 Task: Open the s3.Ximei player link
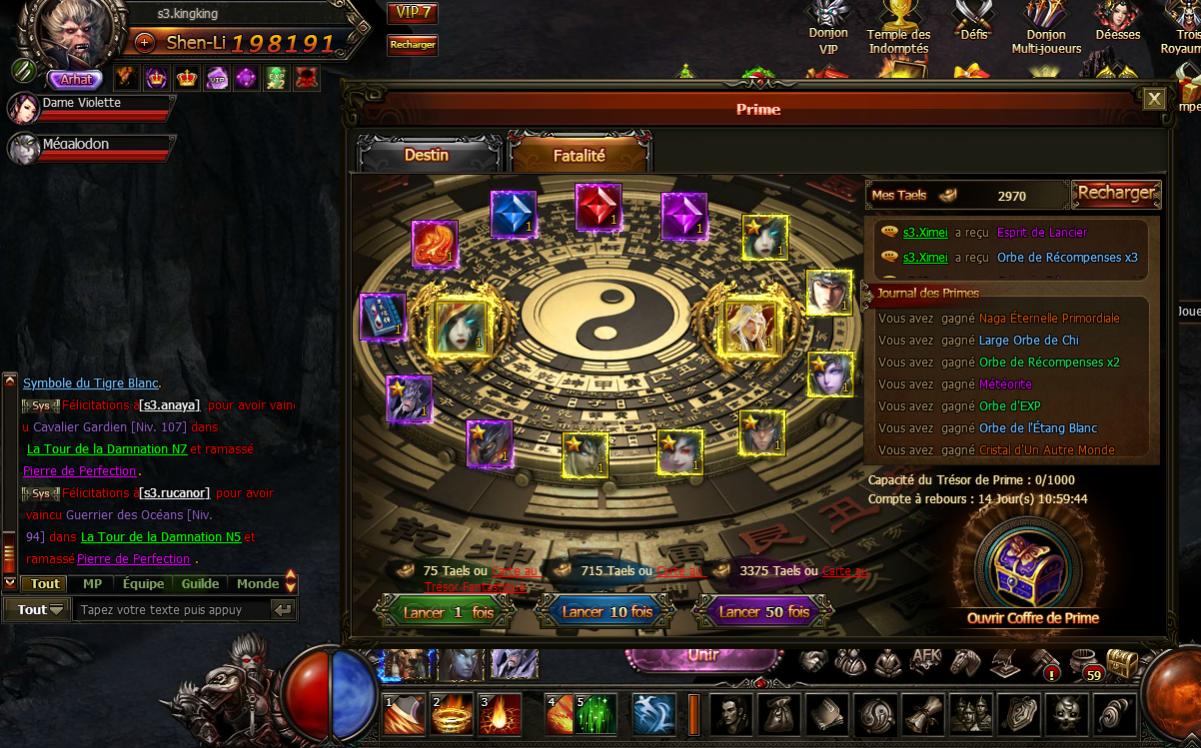925,233
